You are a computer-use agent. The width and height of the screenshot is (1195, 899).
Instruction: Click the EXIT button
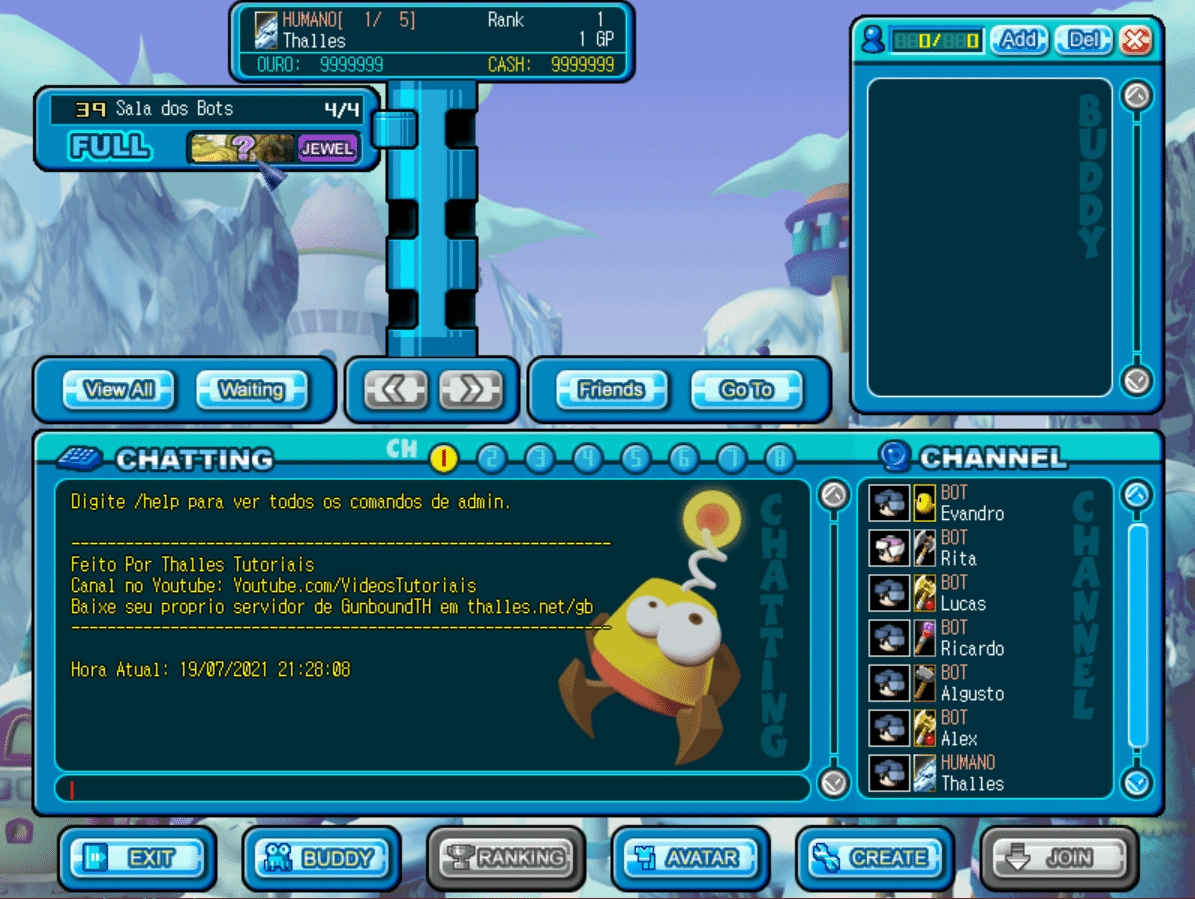tap(137, 858)
